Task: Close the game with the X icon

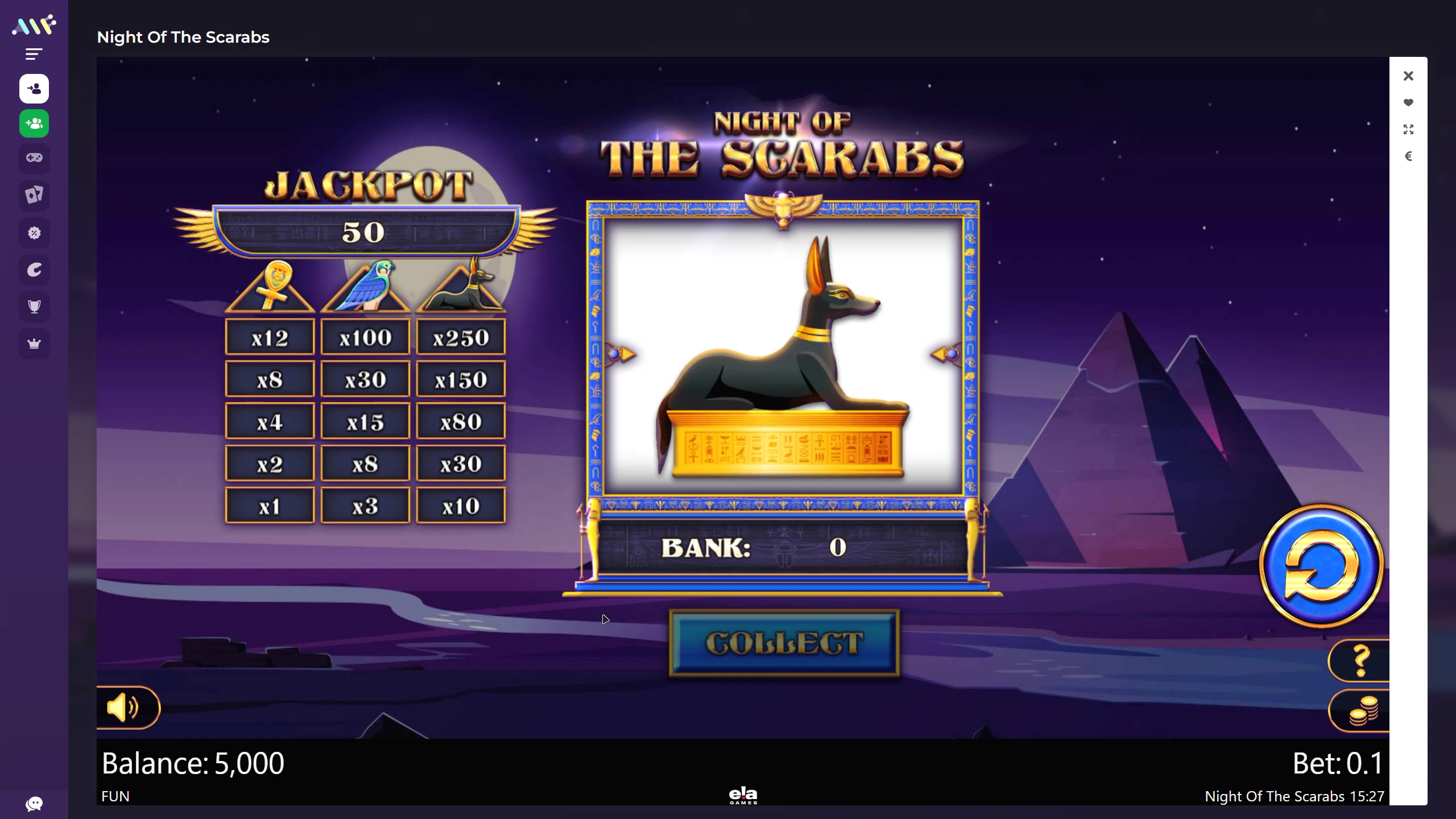Action: click(x=1408, y=76)
